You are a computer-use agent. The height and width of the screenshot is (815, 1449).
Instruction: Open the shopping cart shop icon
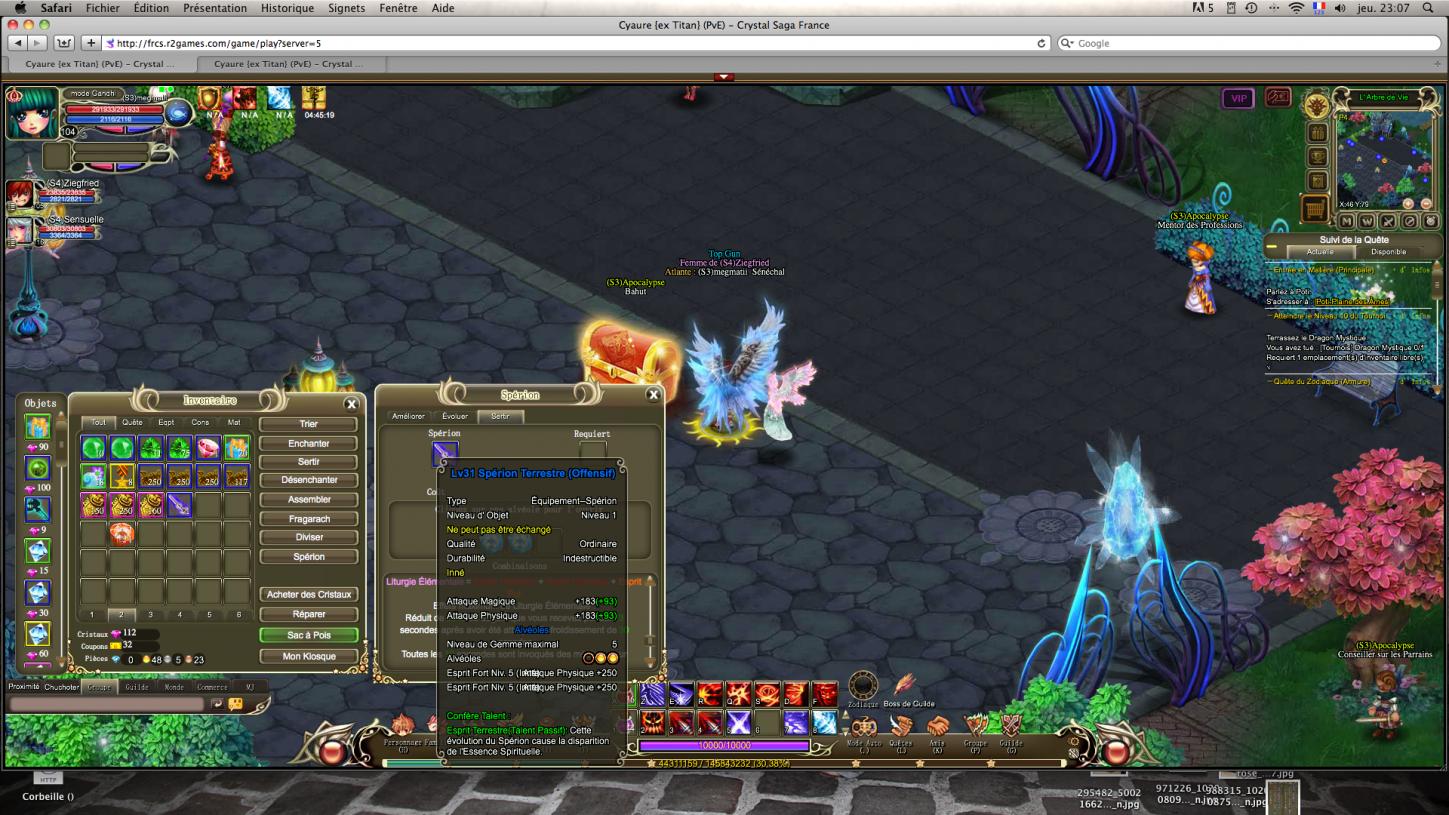coord(1315,209)
